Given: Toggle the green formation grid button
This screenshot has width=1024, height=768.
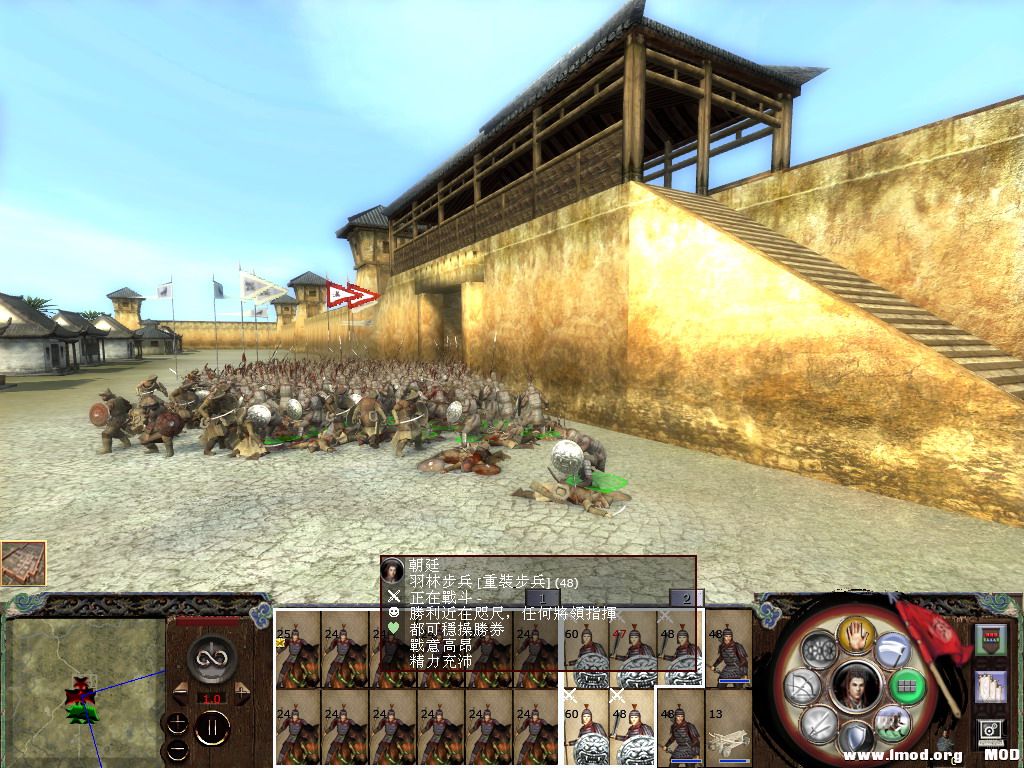Looking at the screenshot, I should 907,687.
